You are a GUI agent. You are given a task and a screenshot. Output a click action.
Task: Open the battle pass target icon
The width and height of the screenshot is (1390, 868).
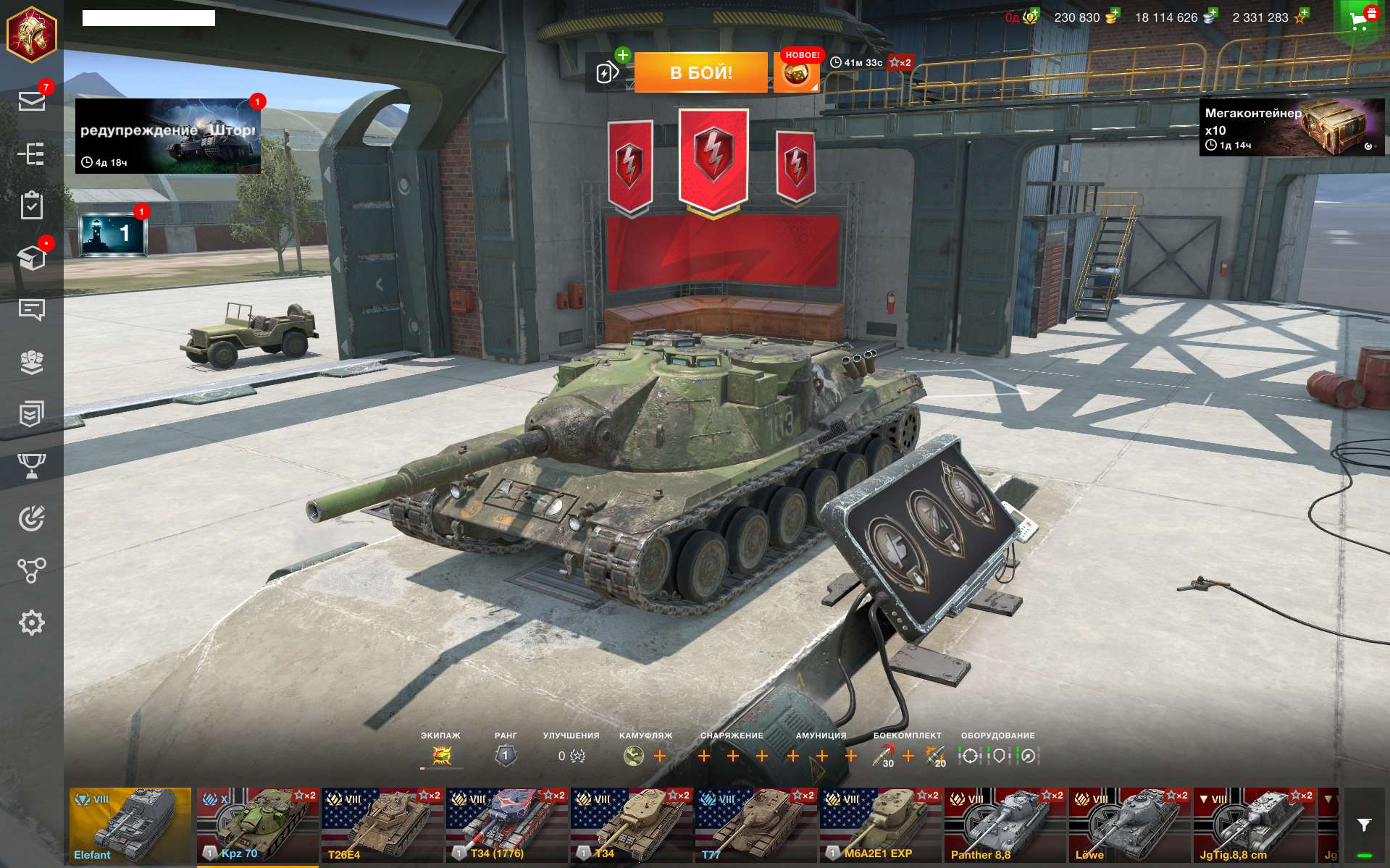point(32,519)
